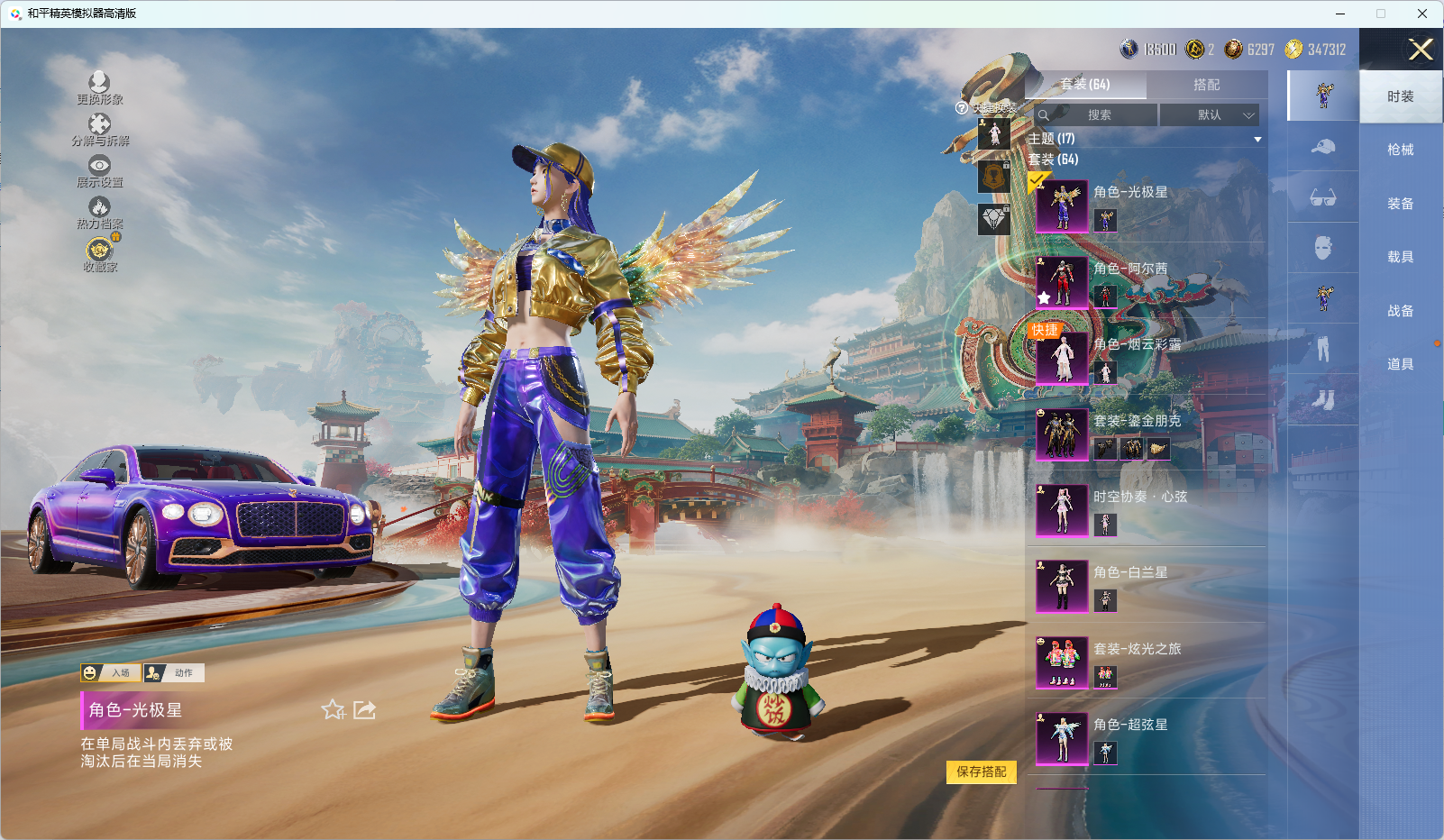Select the 动作 emote button
Screen dimensions: 1444x840
click(x=174, y=673)
